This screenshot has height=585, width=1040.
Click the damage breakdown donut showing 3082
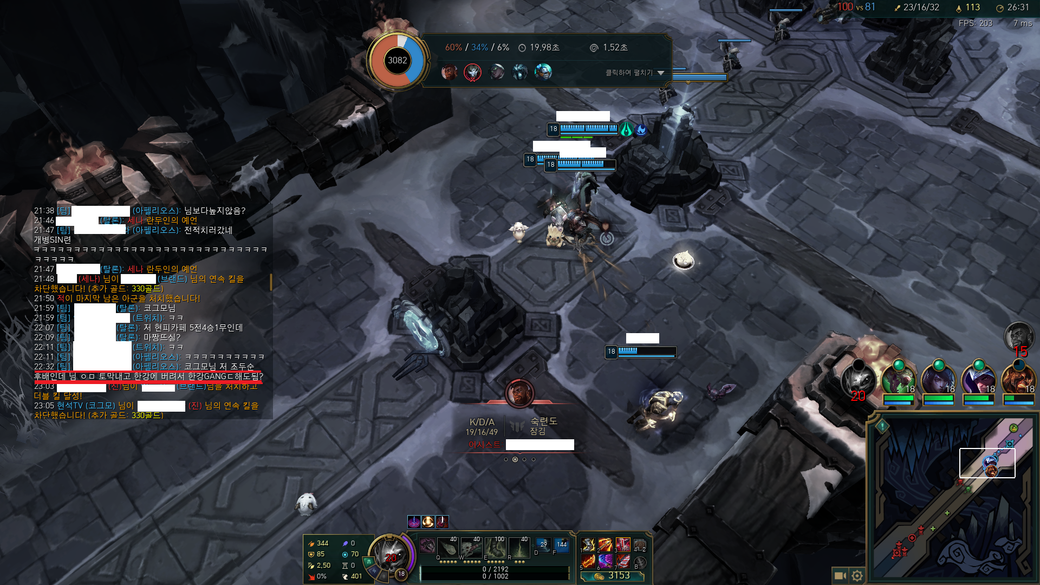point(397,61)
